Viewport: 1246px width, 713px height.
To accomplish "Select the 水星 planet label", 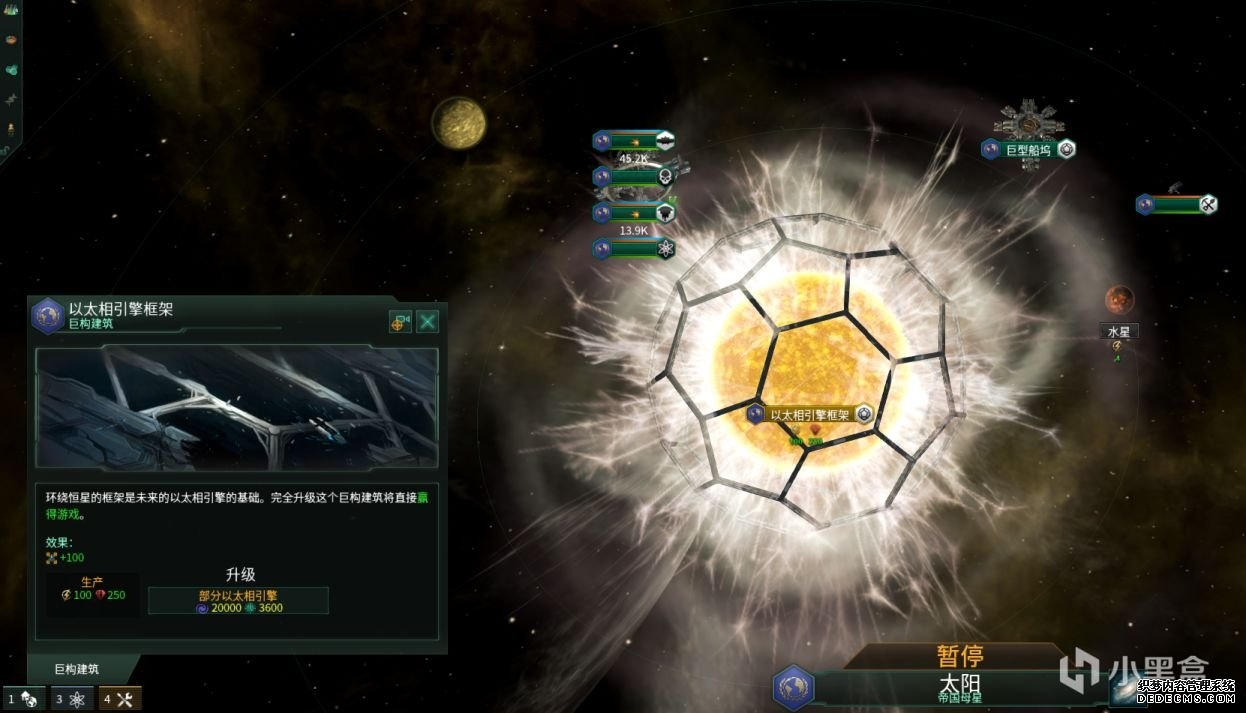I will (x=1119, y=331).
